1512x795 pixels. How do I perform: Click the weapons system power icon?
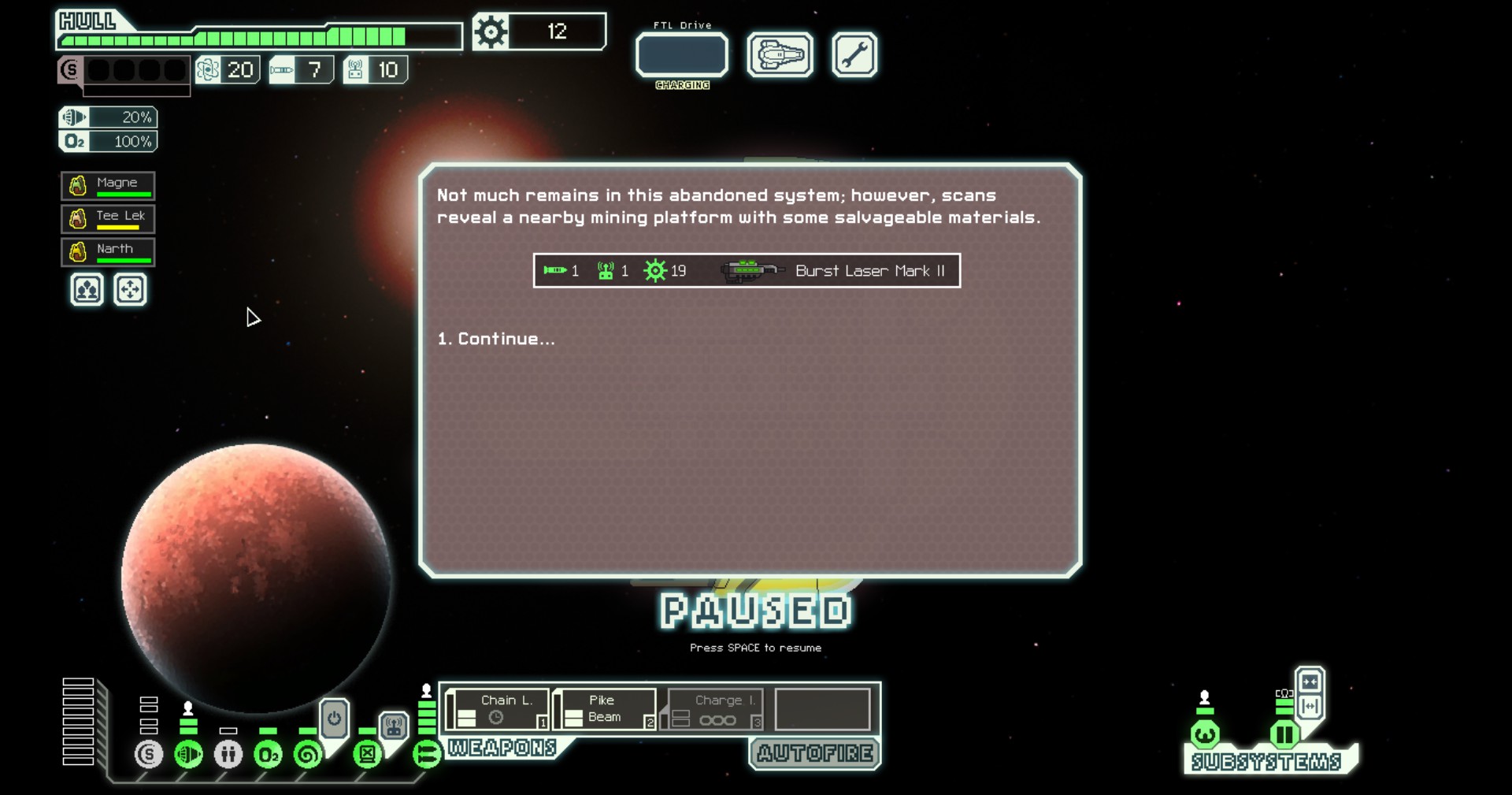[427, 755]
